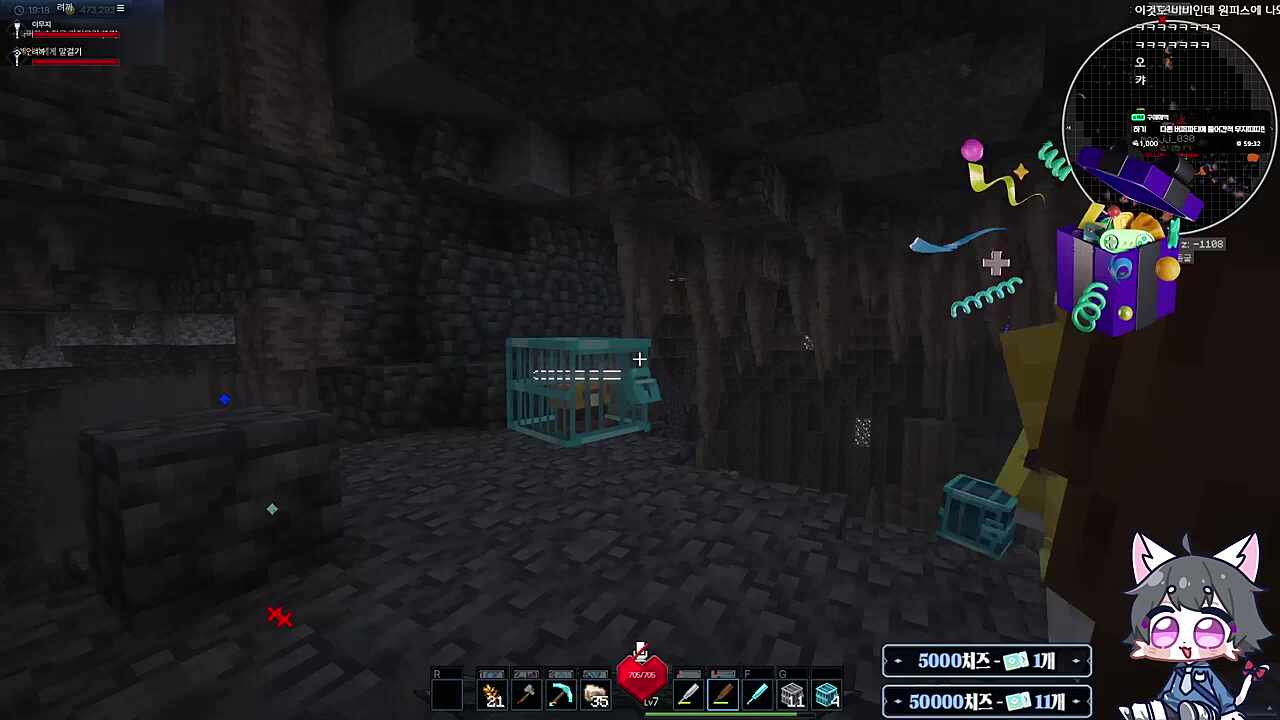Open the hamburger menu beside the currency counter
The height and width of the screenshot is (720, 1280).
pos(119,8)
